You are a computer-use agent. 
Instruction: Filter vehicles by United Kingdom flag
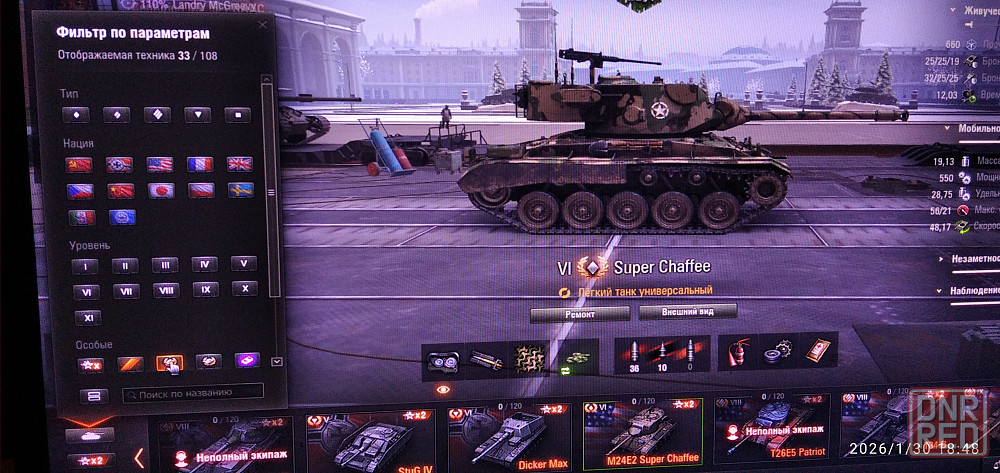point(240,164)
